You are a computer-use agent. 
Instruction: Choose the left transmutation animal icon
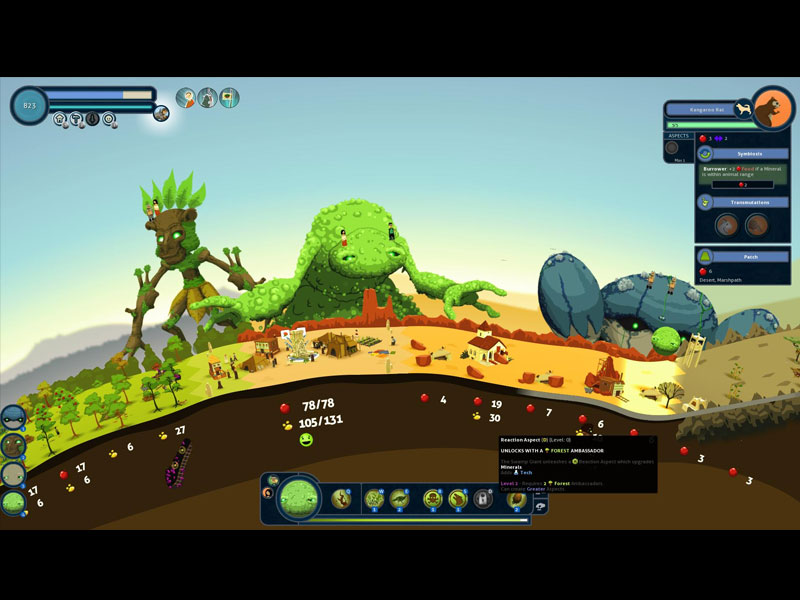coord(727,225)
